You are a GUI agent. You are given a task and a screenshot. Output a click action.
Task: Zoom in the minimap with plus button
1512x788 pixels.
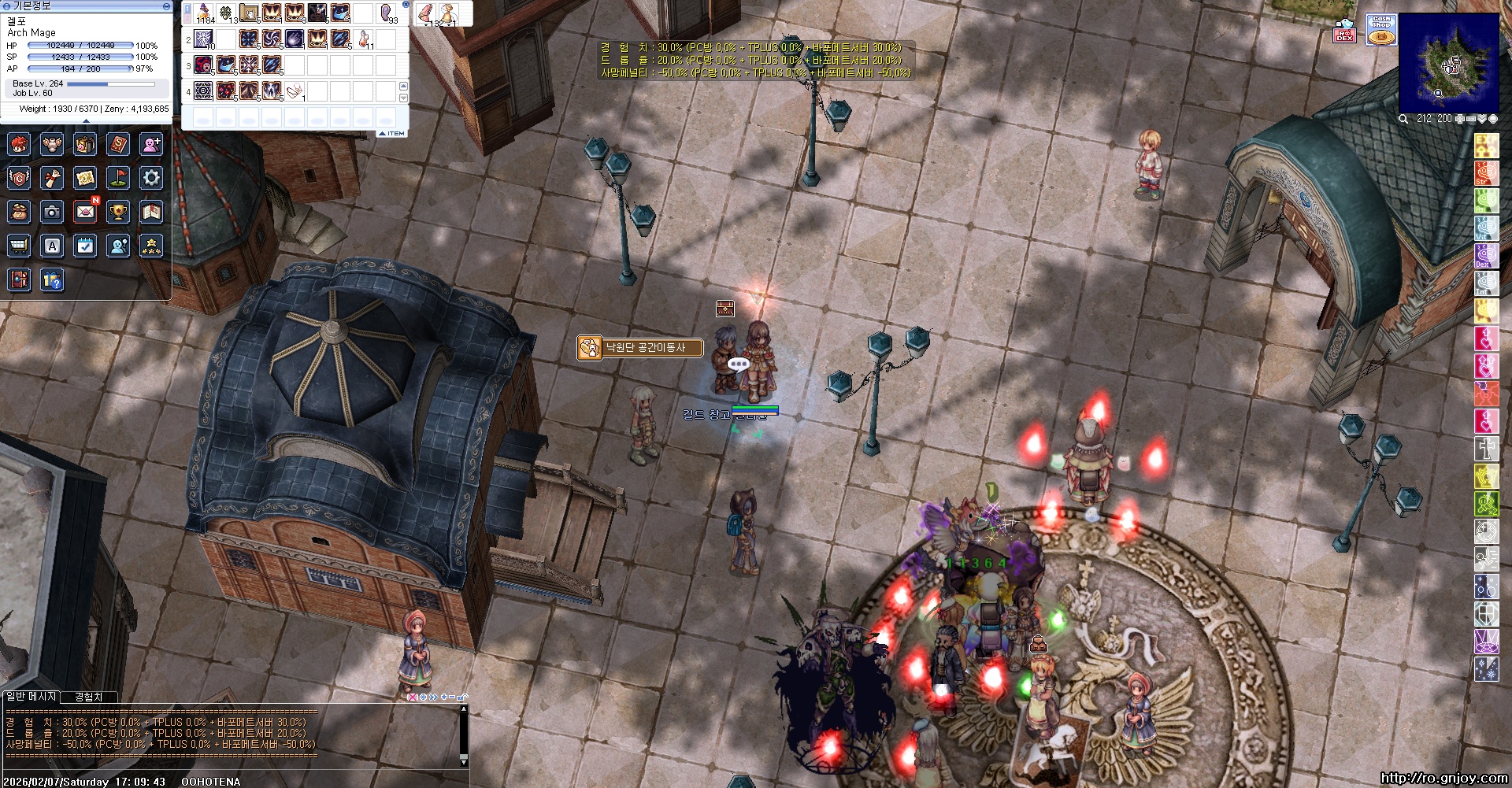click(1461, 119)
